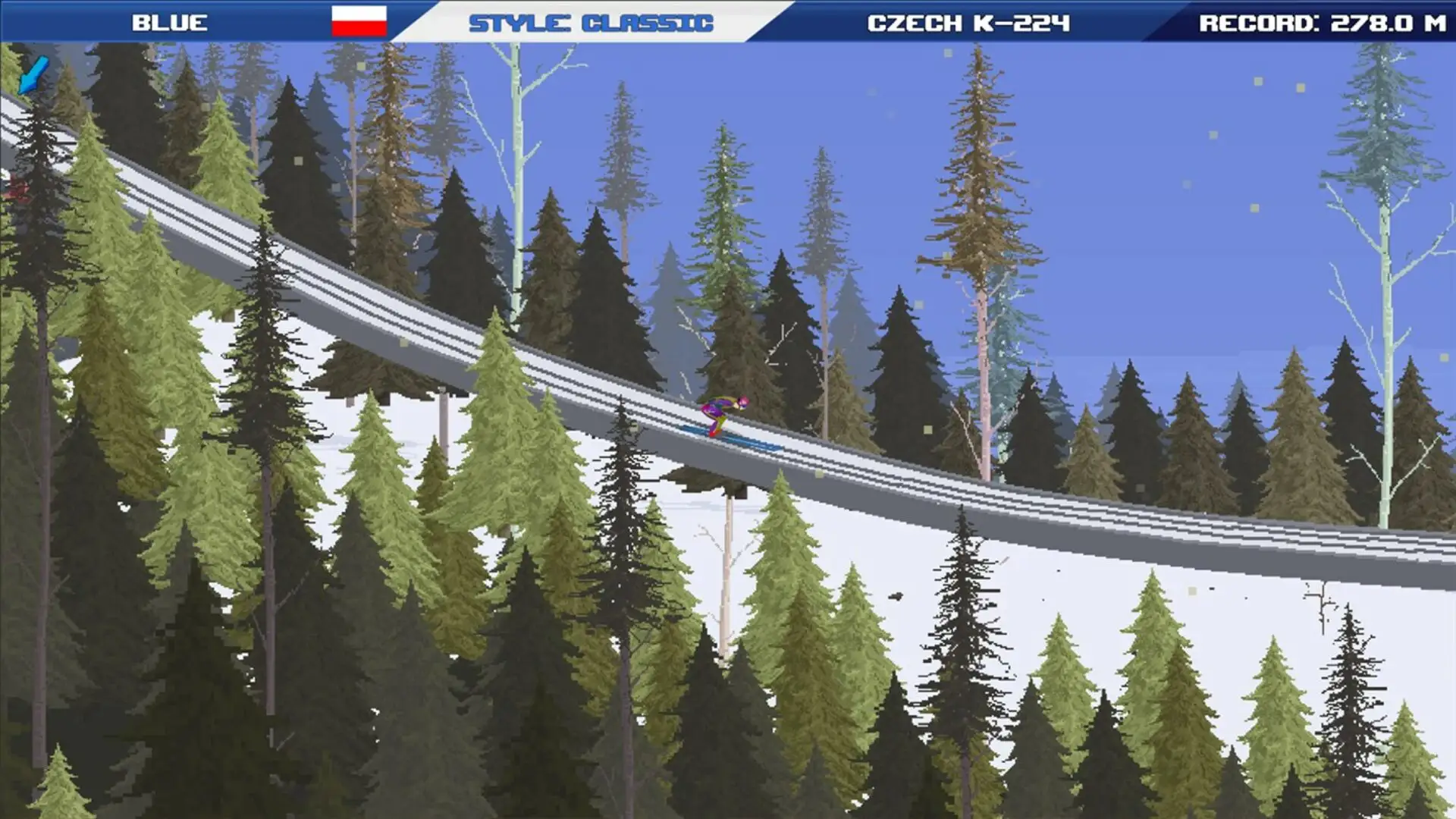
Task: Click the STYLE CLASSIC header emblem
Action: point(591,21)
